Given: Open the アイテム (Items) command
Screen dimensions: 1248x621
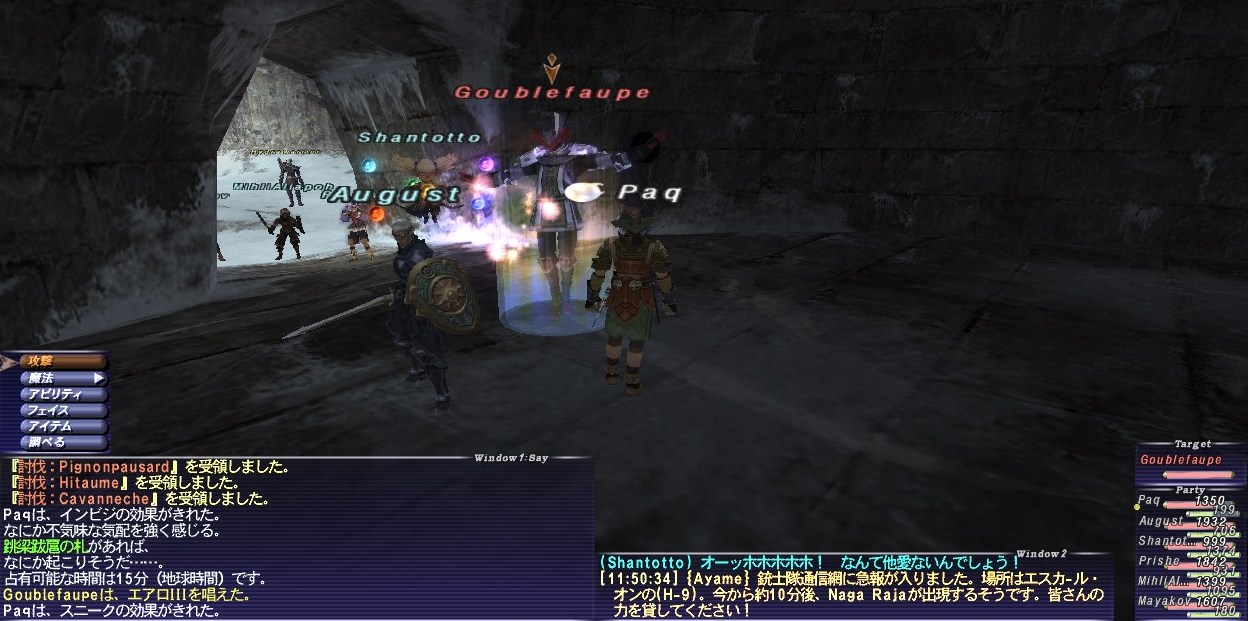Looking at the screenshot, I should pyautogui.click(x=60, y=426).
